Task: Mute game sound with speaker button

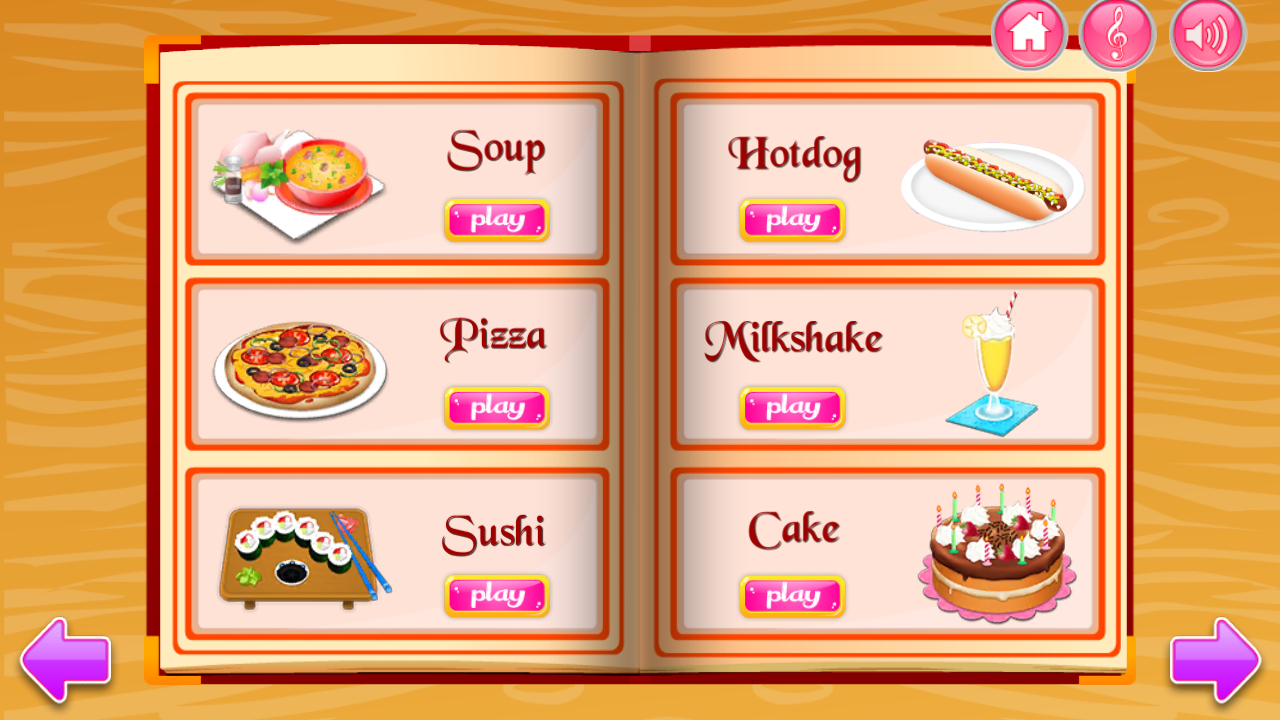Action: (1206, 34)
